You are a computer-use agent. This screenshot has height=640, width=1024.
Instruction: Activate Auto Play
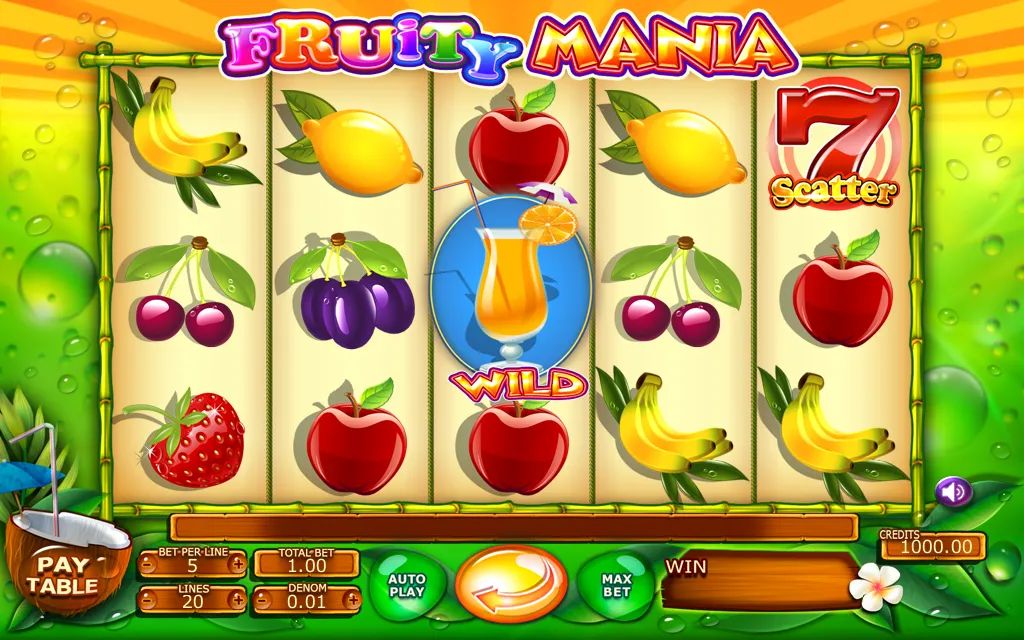406,586
